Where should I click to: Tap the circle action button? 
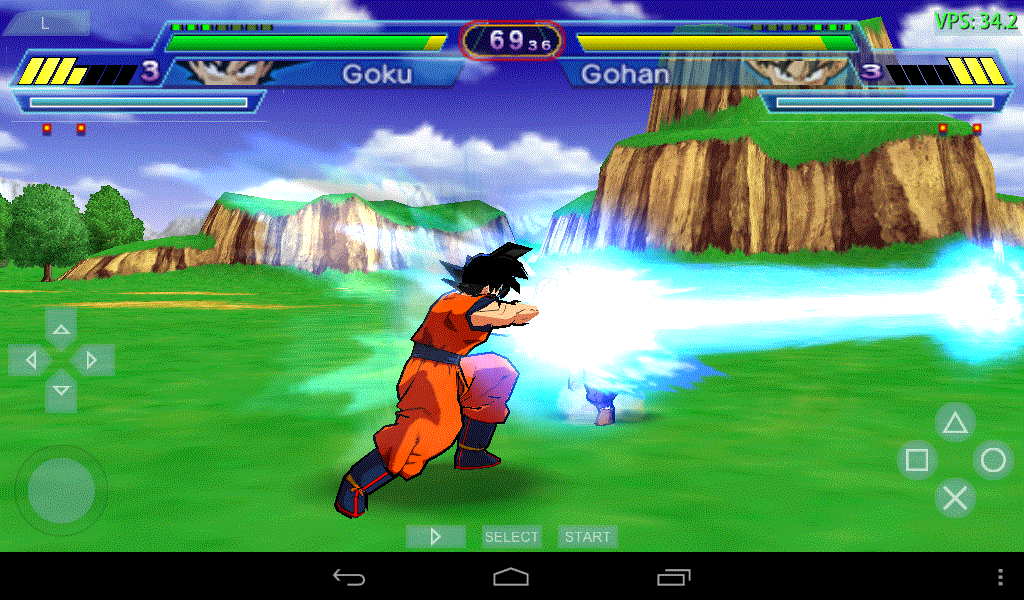point(993,460)
